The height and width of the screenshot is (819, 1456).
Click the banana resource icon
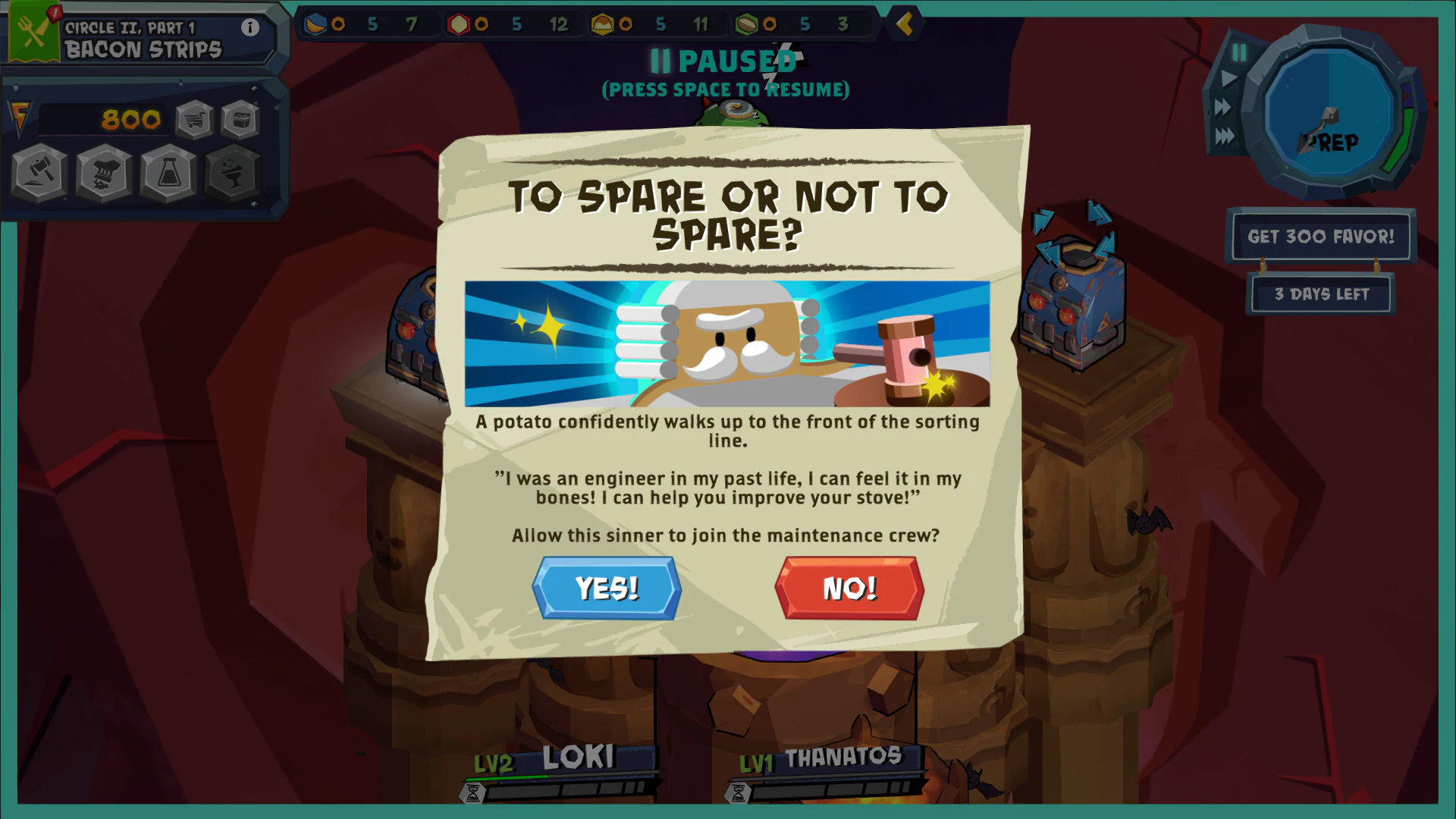pyautogui.click(x=316, y=24)
